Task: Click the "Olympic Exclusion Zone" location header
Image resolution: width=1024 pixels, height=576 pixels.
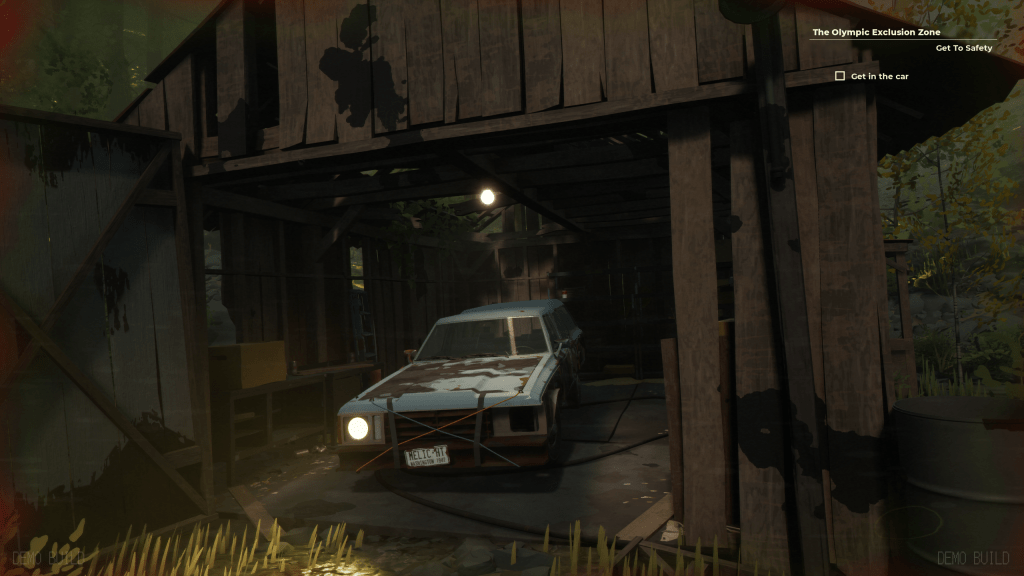Action: click(x=876, y=32)
